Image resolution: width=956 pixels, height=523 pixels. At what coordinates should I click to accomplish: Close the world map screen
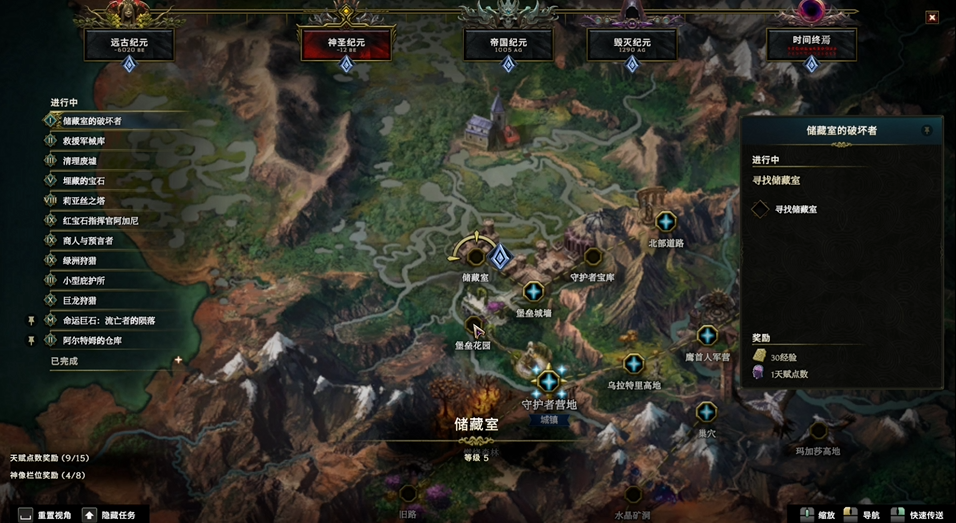pos(931,17)
